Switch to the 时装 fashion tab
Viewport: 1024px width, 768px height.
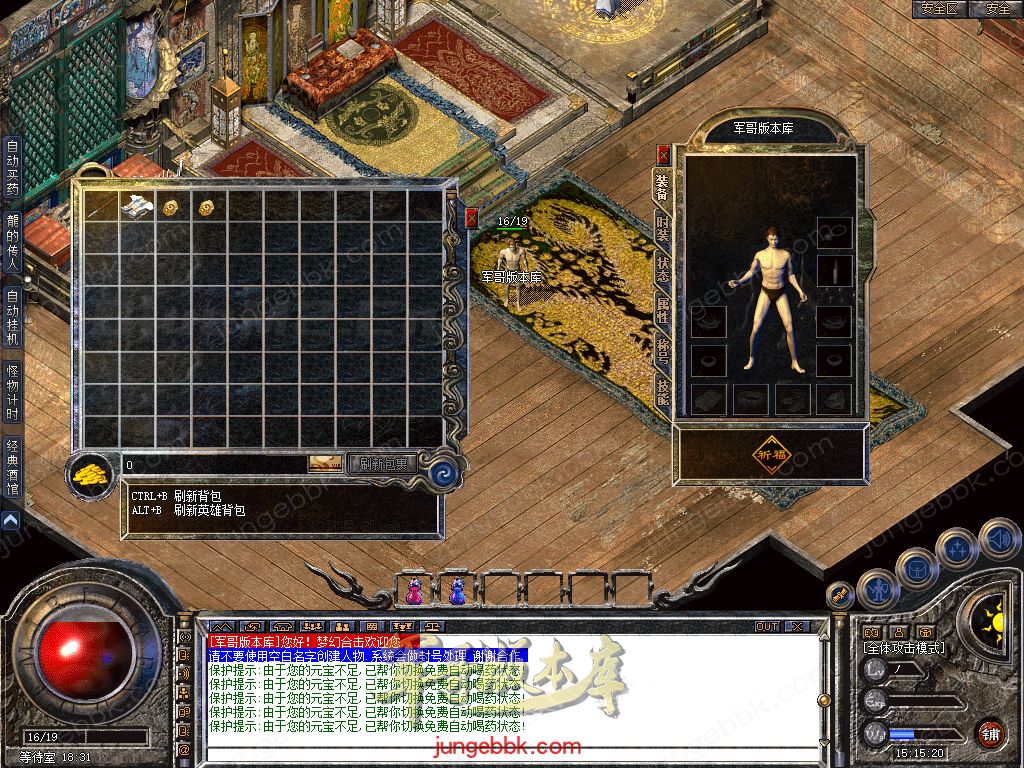(x=663, y=228)
